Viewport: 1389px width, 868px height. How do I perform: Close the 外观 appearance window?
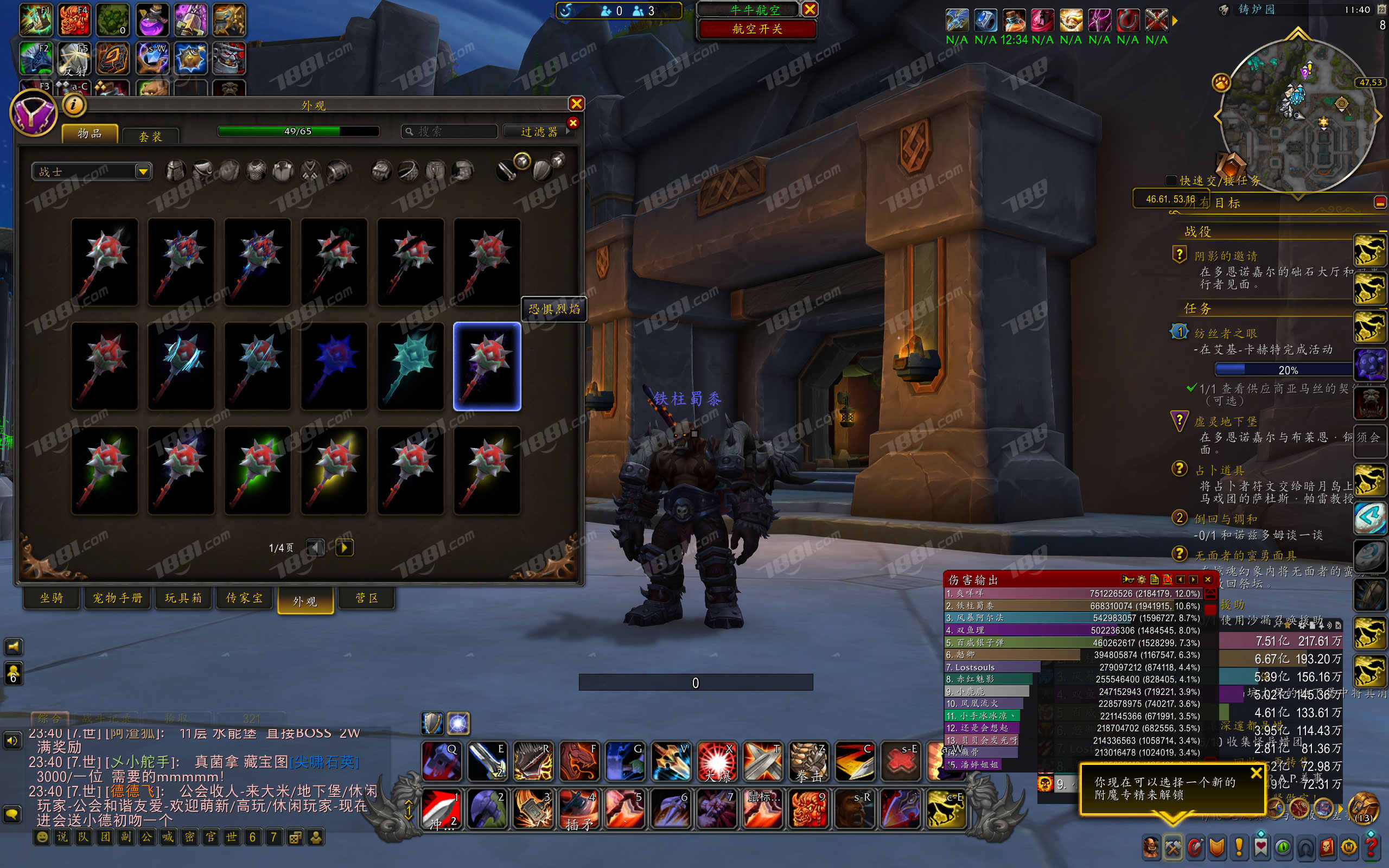coord(576,103)
